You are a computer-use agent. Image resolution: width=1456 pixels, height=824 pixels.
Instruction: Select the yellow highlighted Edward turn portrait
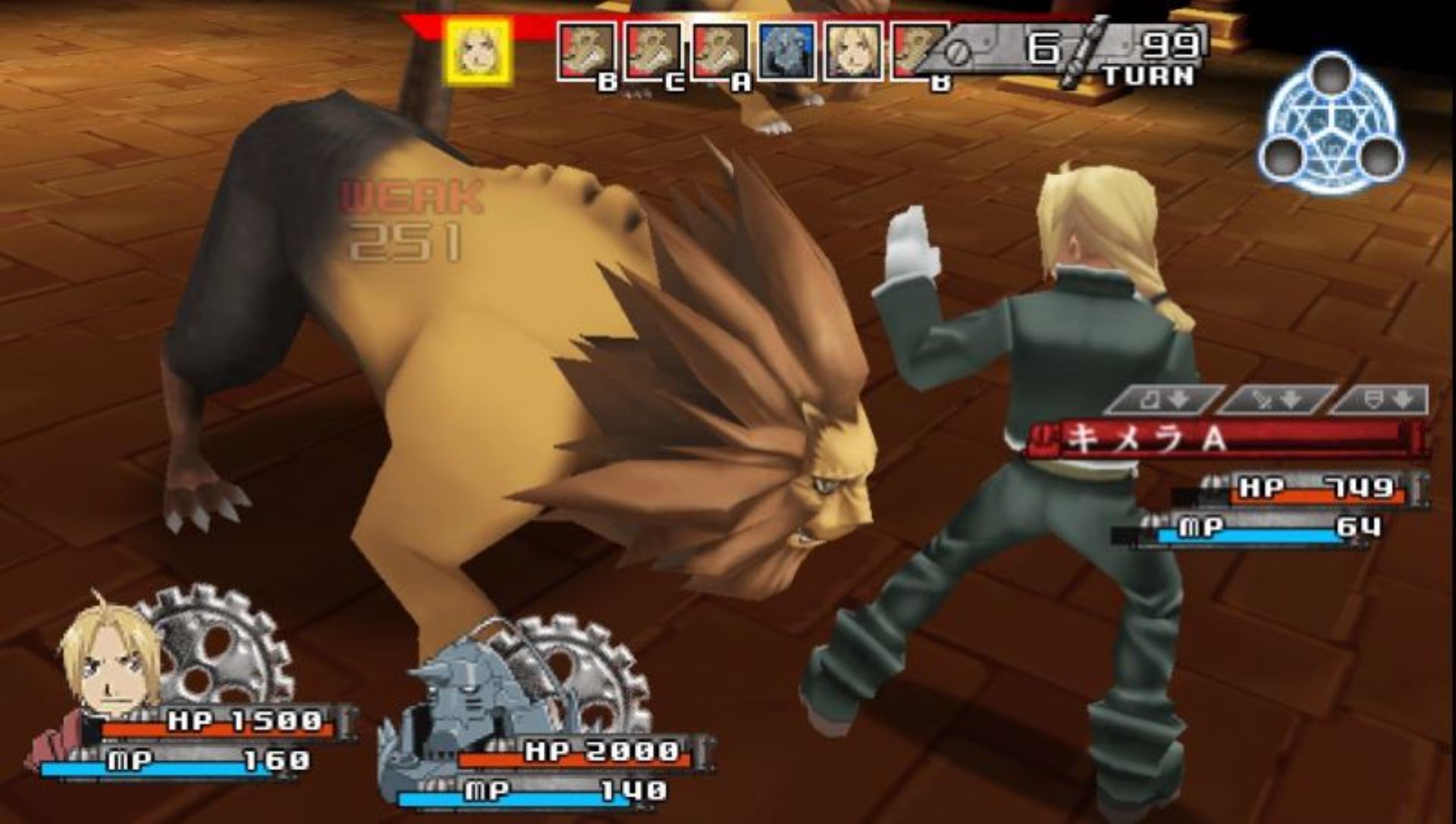(x=479, y=52)
